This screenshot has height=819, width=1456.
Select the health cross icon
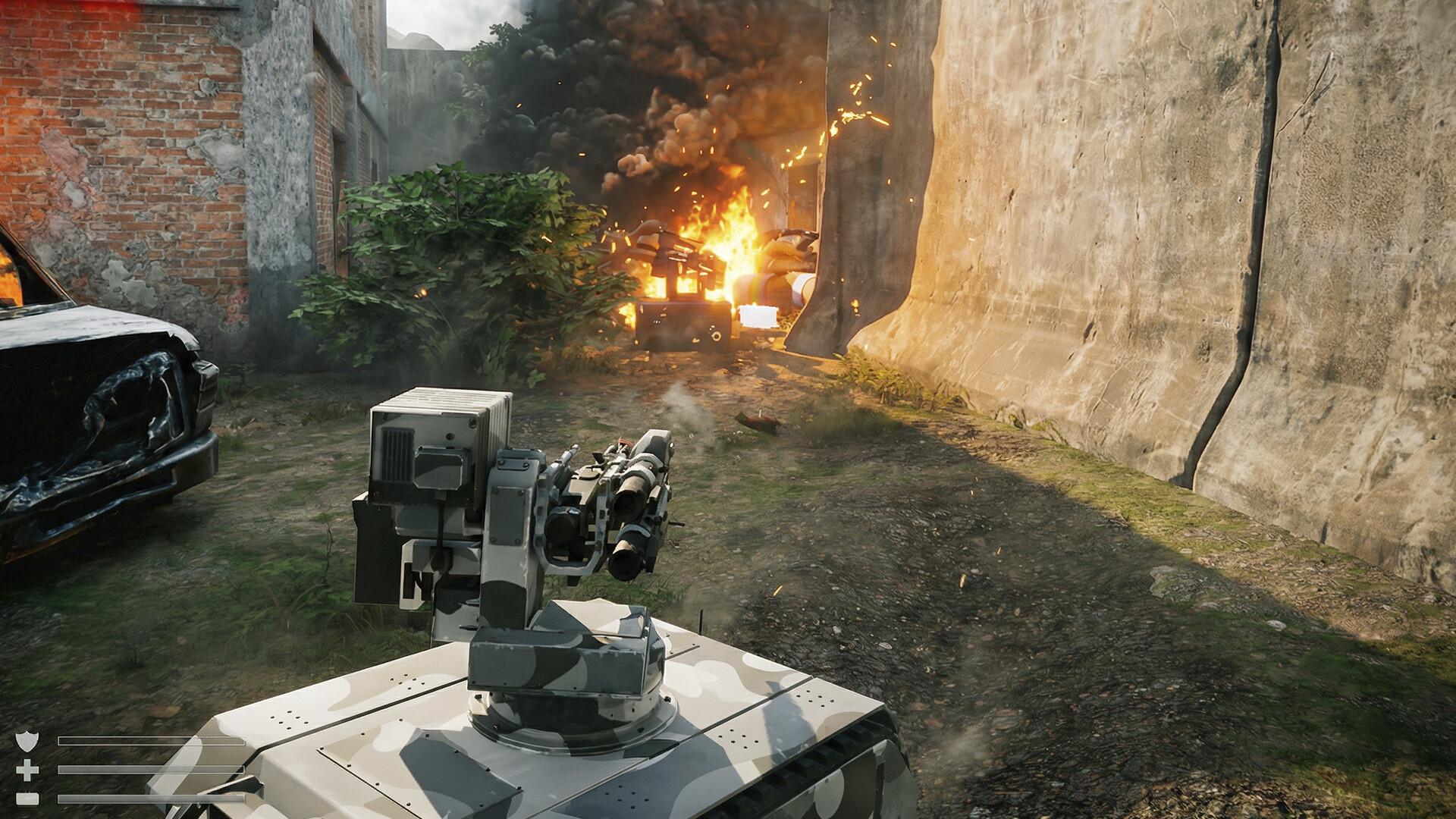click(x=27, y=771)
